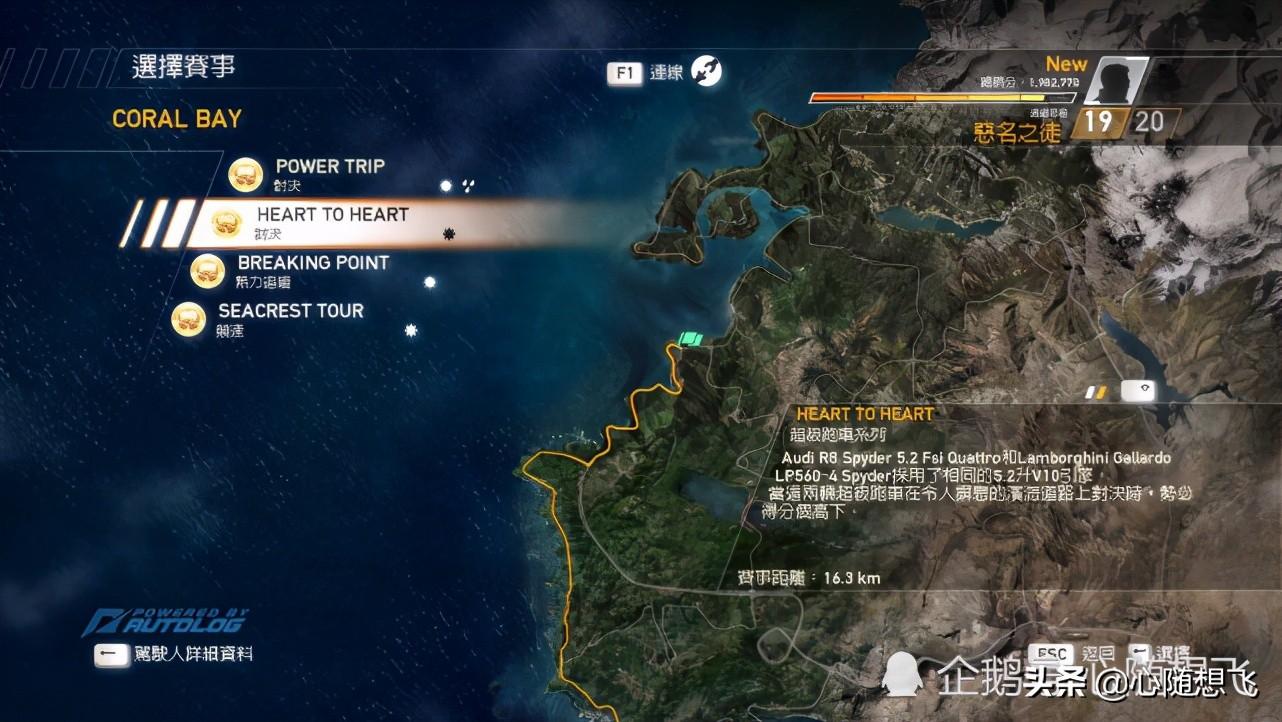Click the online connection globe icon
This screenshot has height=722, width=1282.
click(707, 71)
